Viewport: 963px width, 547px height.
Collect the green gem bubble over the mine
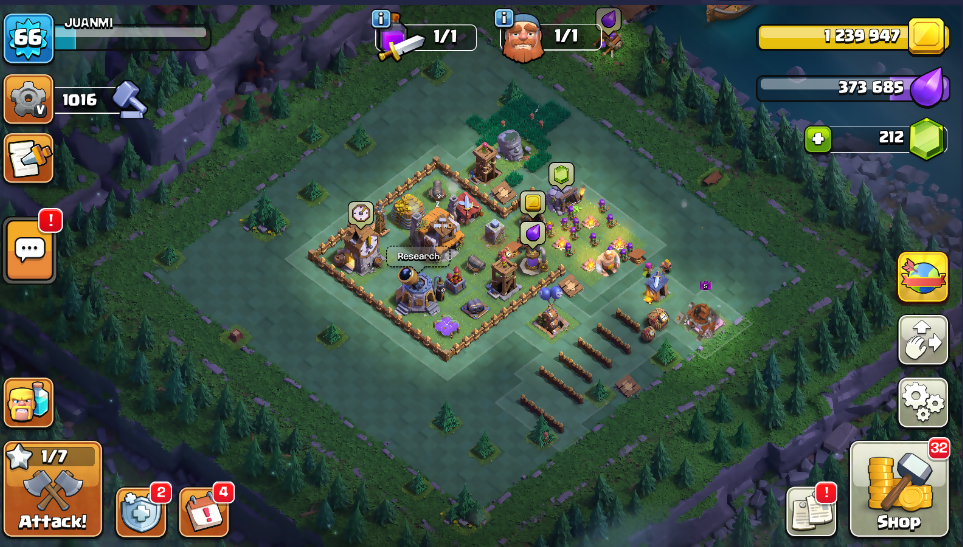coord(561,174)
